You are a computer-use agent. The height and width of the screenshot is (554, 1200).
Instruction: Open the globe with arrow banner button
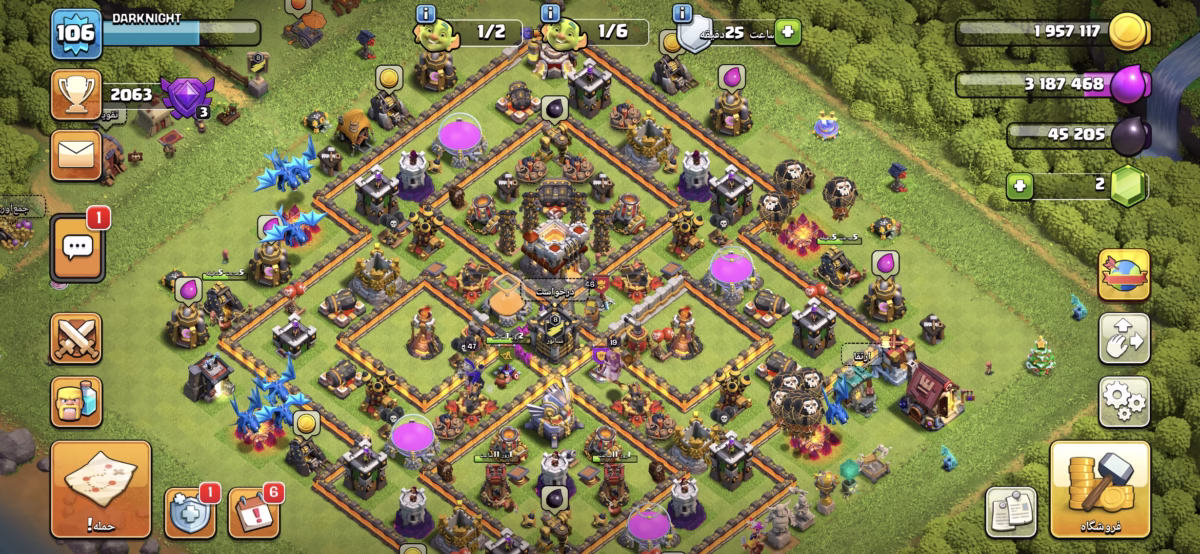(x=1124, y=275)
